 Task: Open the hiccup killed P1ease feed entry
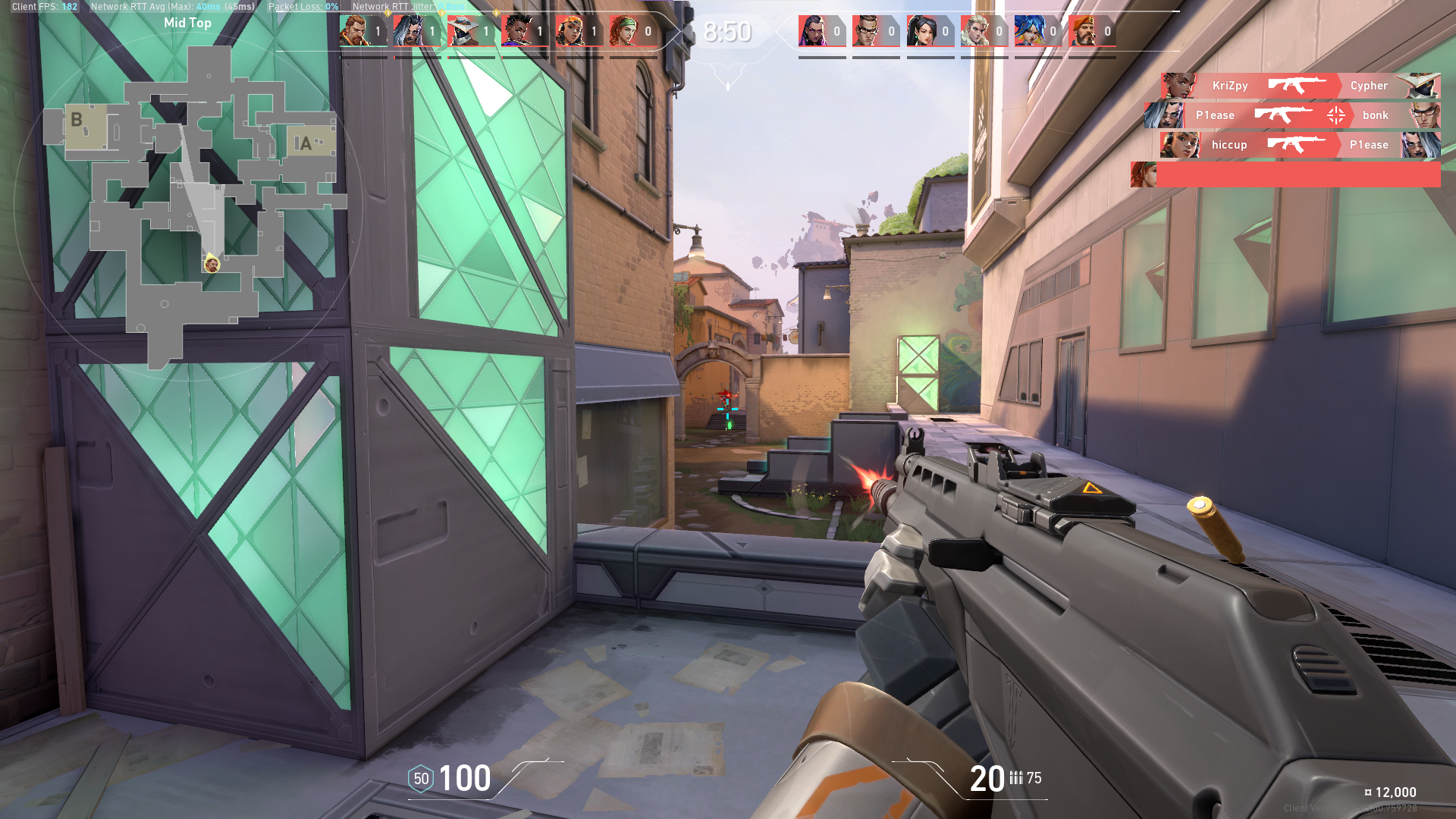click(x=1300, y=145)
